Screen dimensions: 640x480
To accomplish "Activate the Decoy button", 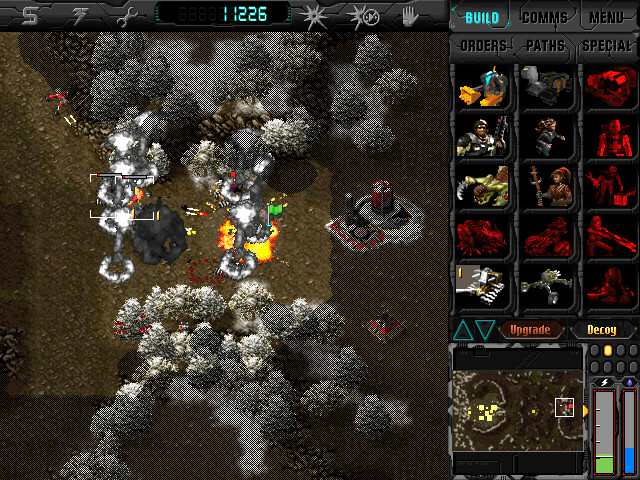I will point(602,329).
